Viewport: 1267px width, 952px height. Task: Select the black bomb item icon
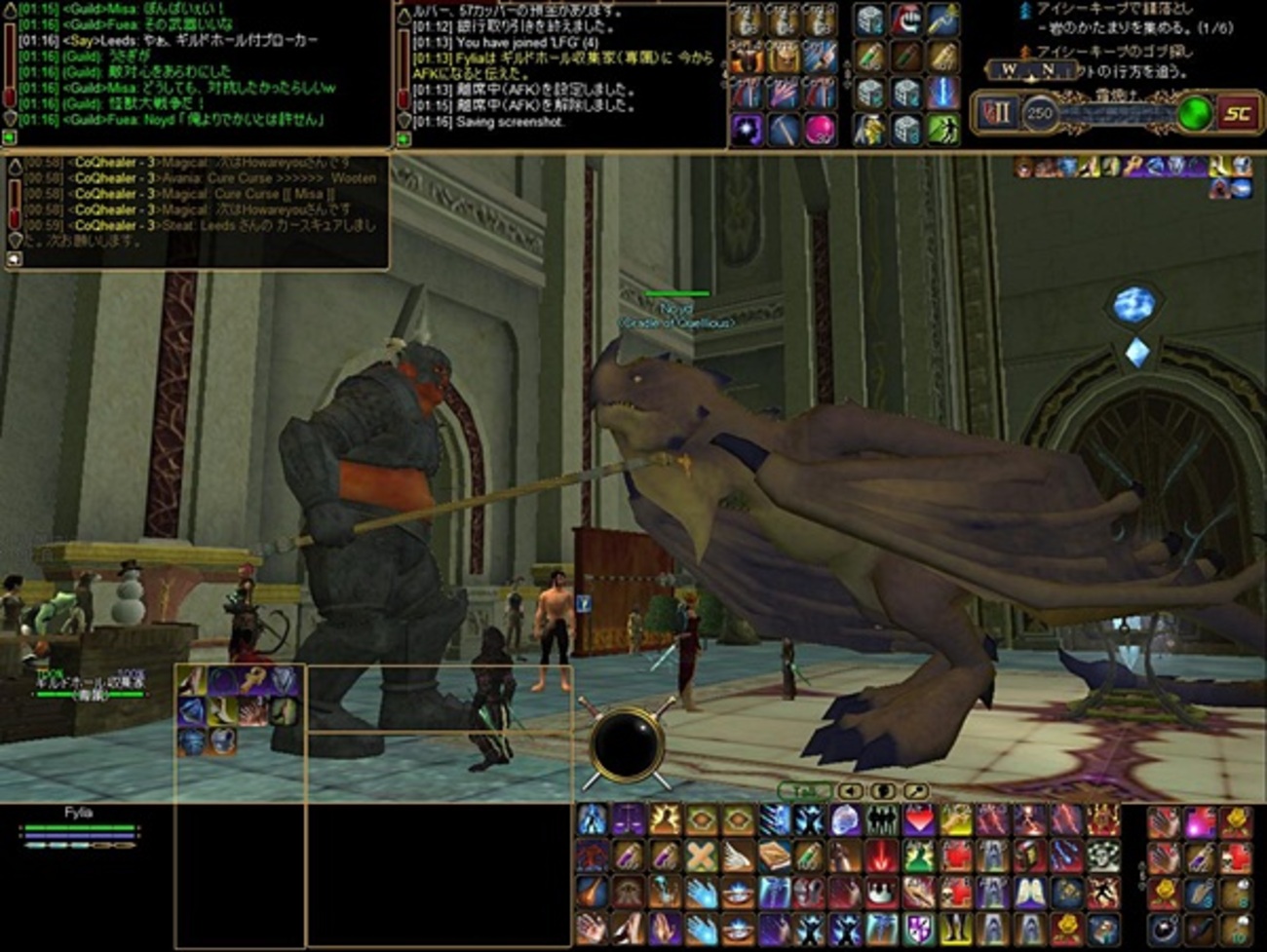coord(1164,930)
